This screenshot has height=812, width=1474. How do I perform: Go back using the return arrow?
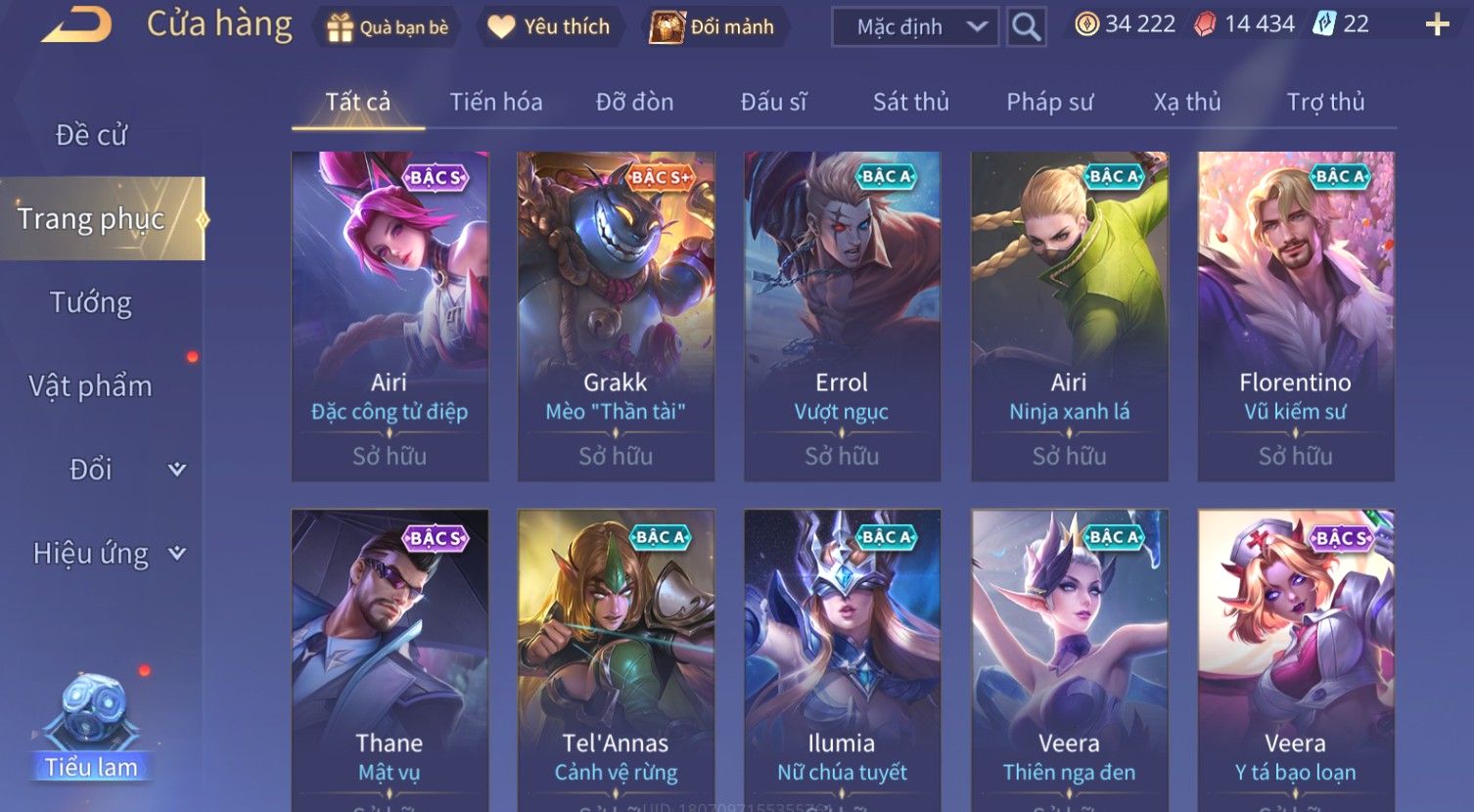click(x=76, y=26)
